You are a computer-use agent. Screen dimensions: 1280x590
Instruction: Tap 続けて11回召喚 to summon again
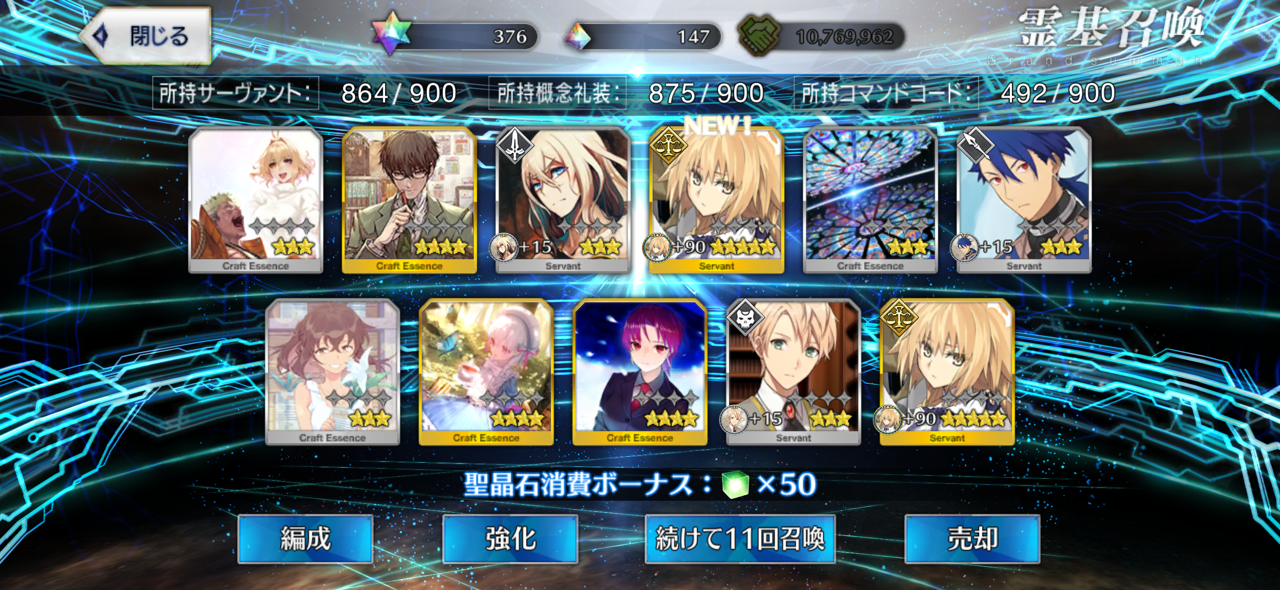(x=740, y=539)
